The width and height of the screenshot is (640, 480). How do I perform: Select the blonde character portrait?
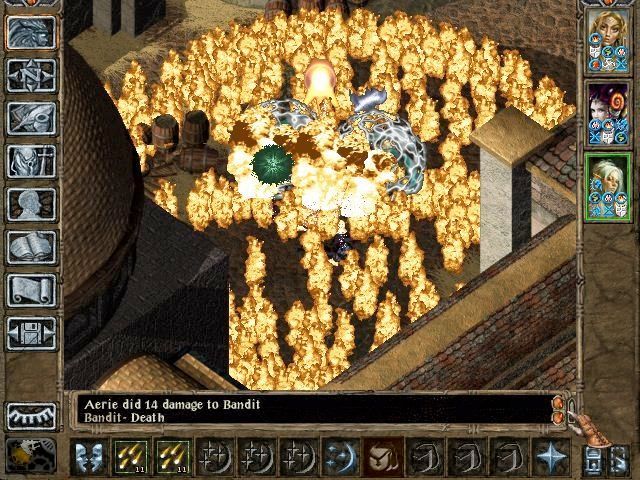(606, 41)
